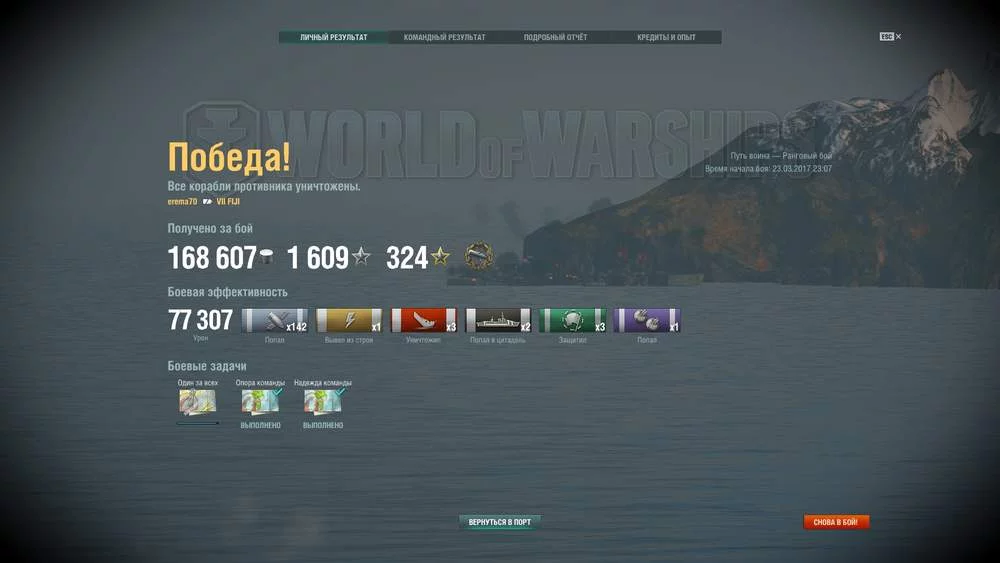Click the gold Вывел из строя ribbon

coord(349,321)
